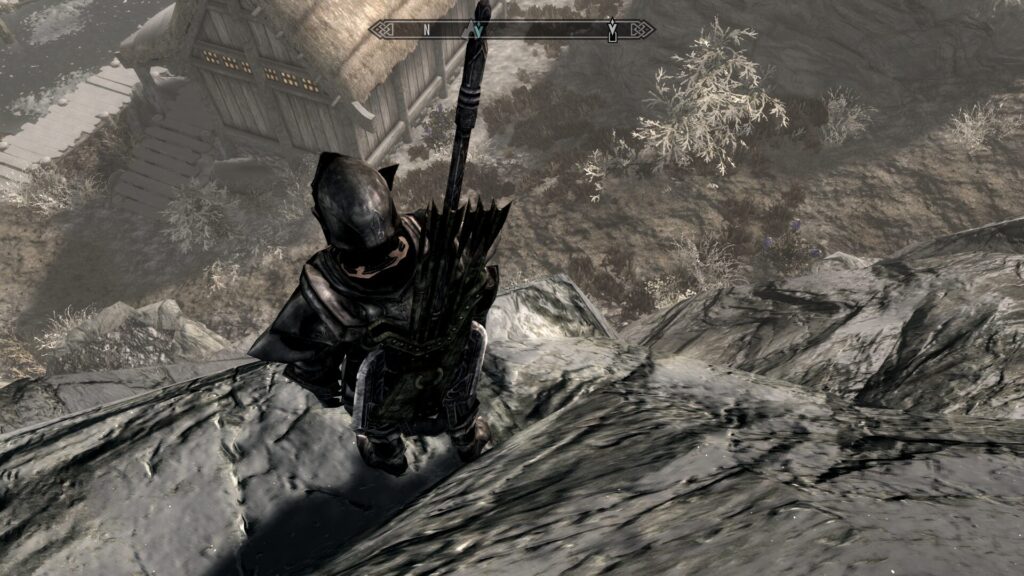Viewport: 1024px width, 576px height.
Task: Click the N north indicator on the compass
Action: tap(427, 30)
